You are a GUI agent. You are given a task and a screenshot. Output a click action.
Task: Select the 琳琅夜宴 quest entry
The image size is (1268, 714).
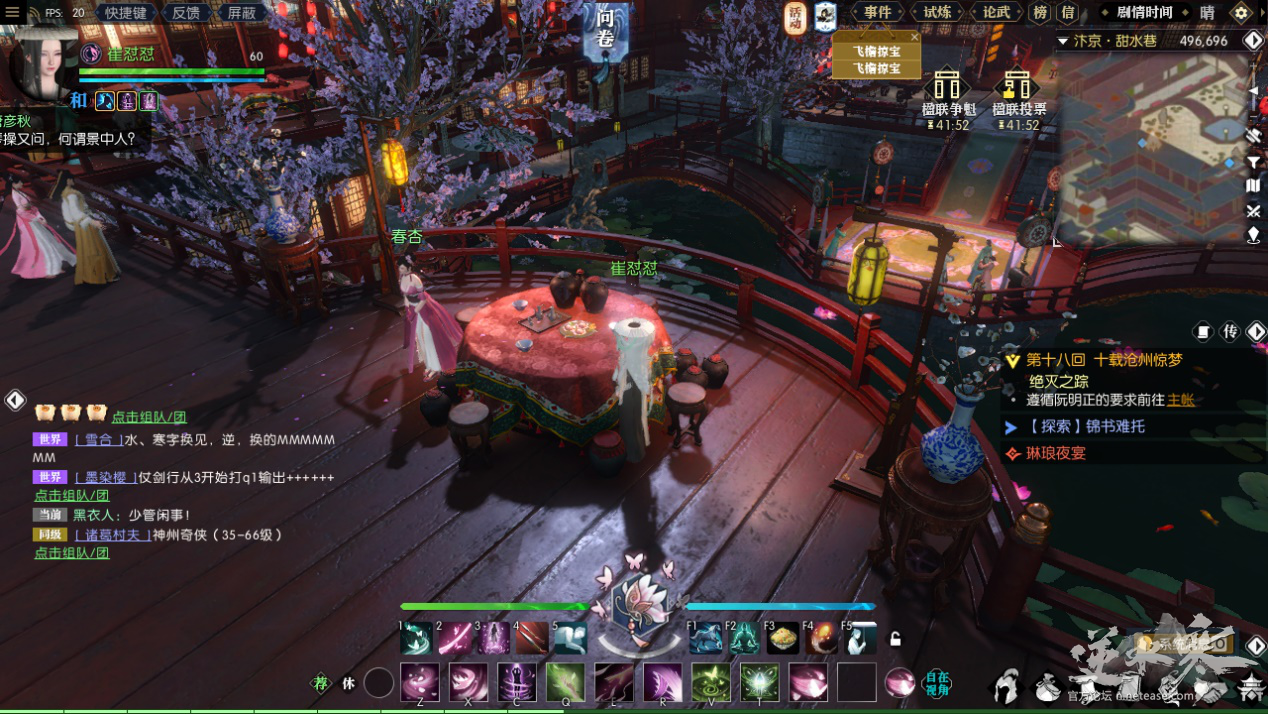(x=1055, y=453)
